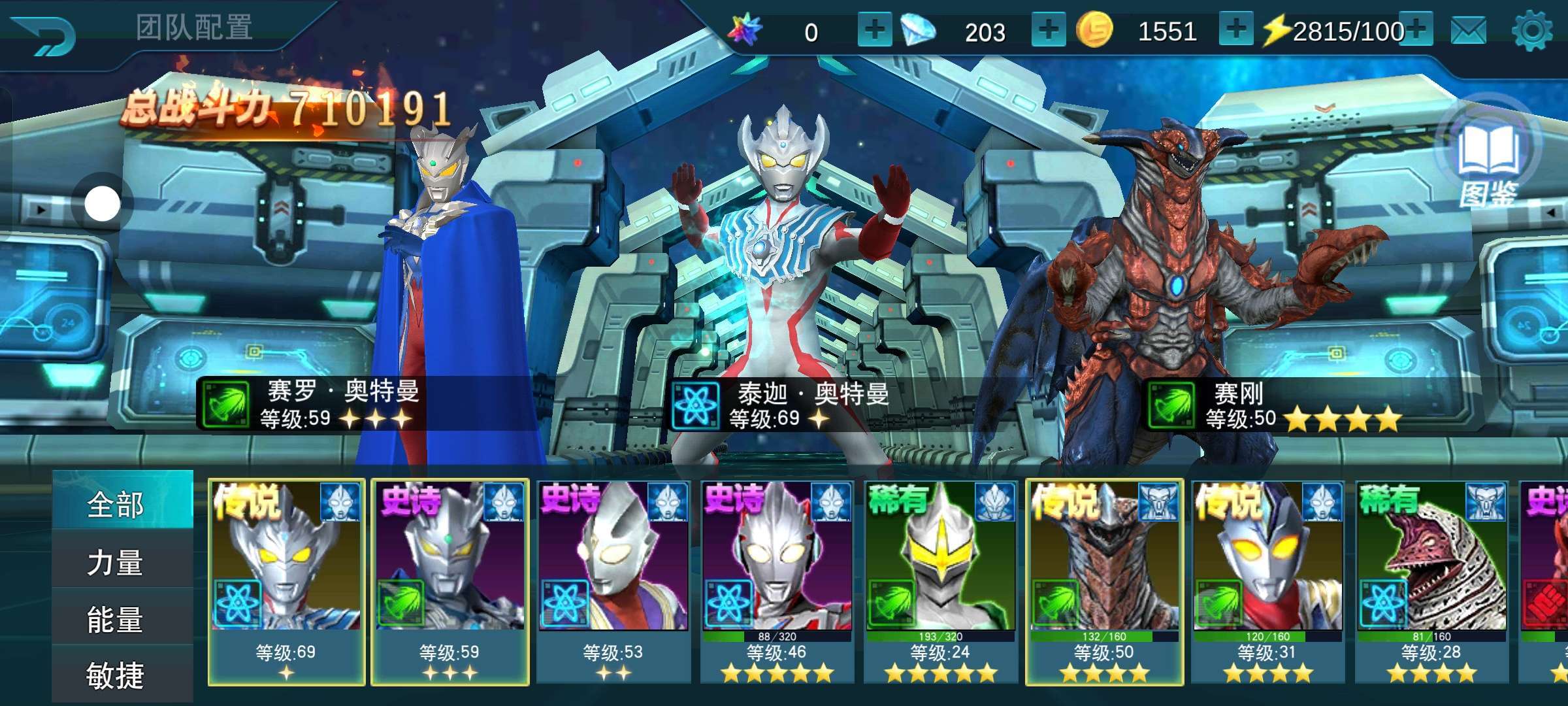Go back using the arrow button
Image resolution: width=1568 pixels, height=706 pixels.
pyautogui.click(x=44, y=34)
